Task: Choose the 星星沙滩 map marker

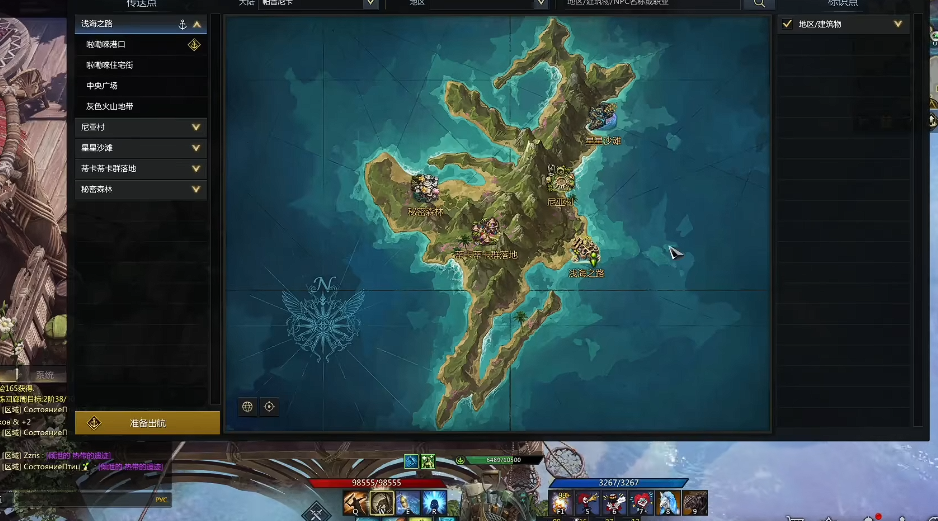Action: (602, 119)
